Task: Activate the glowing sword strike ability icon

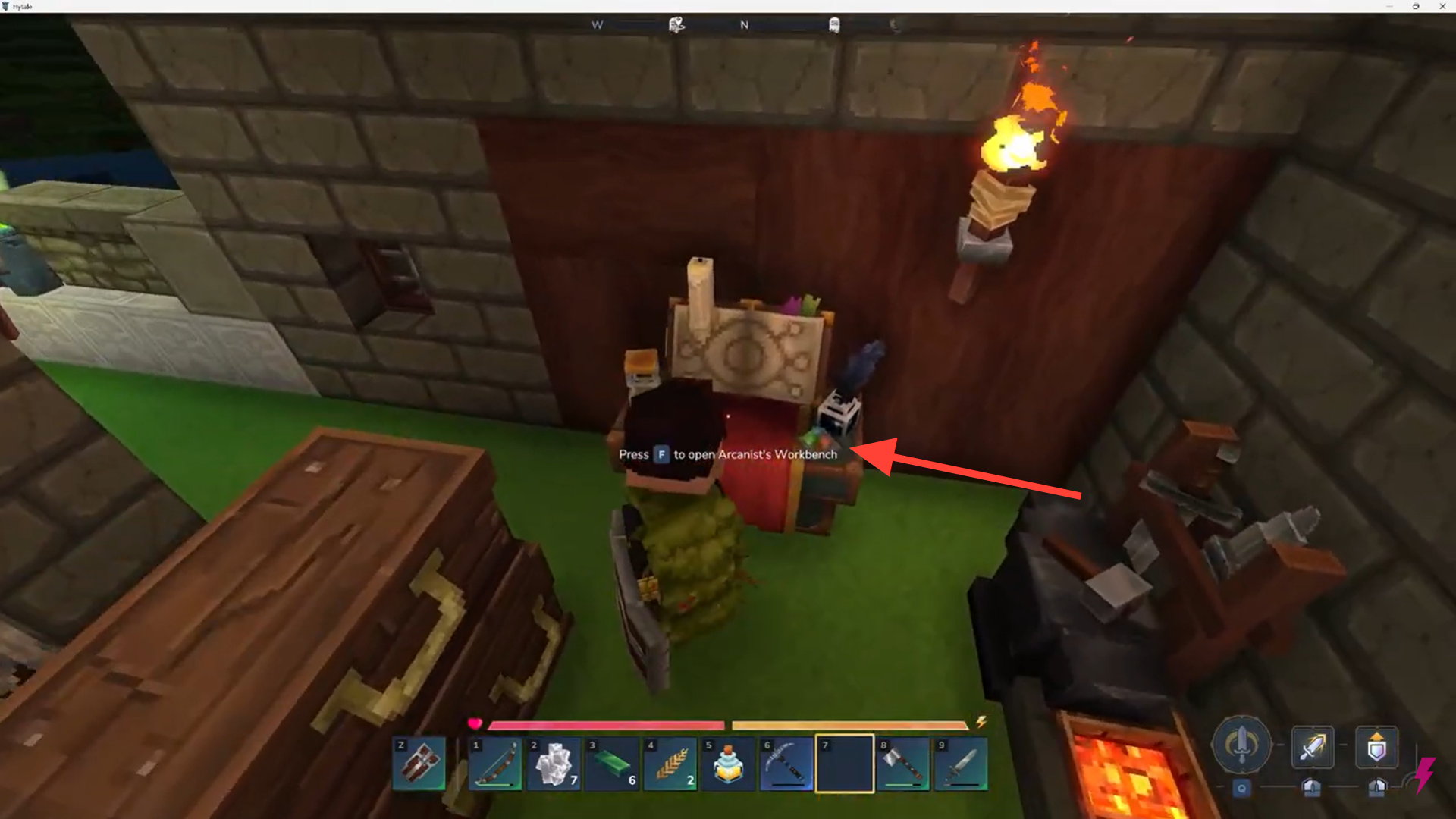Action: (x=1314, y=747)
